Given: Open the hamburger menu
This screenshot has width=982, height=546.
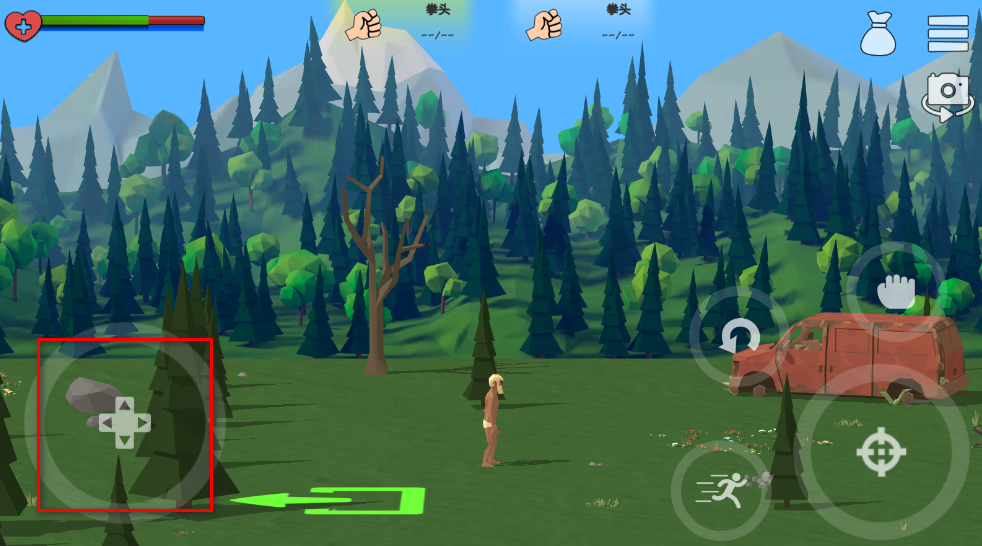Looking at the screenshot, I should [x=947, y=33].
